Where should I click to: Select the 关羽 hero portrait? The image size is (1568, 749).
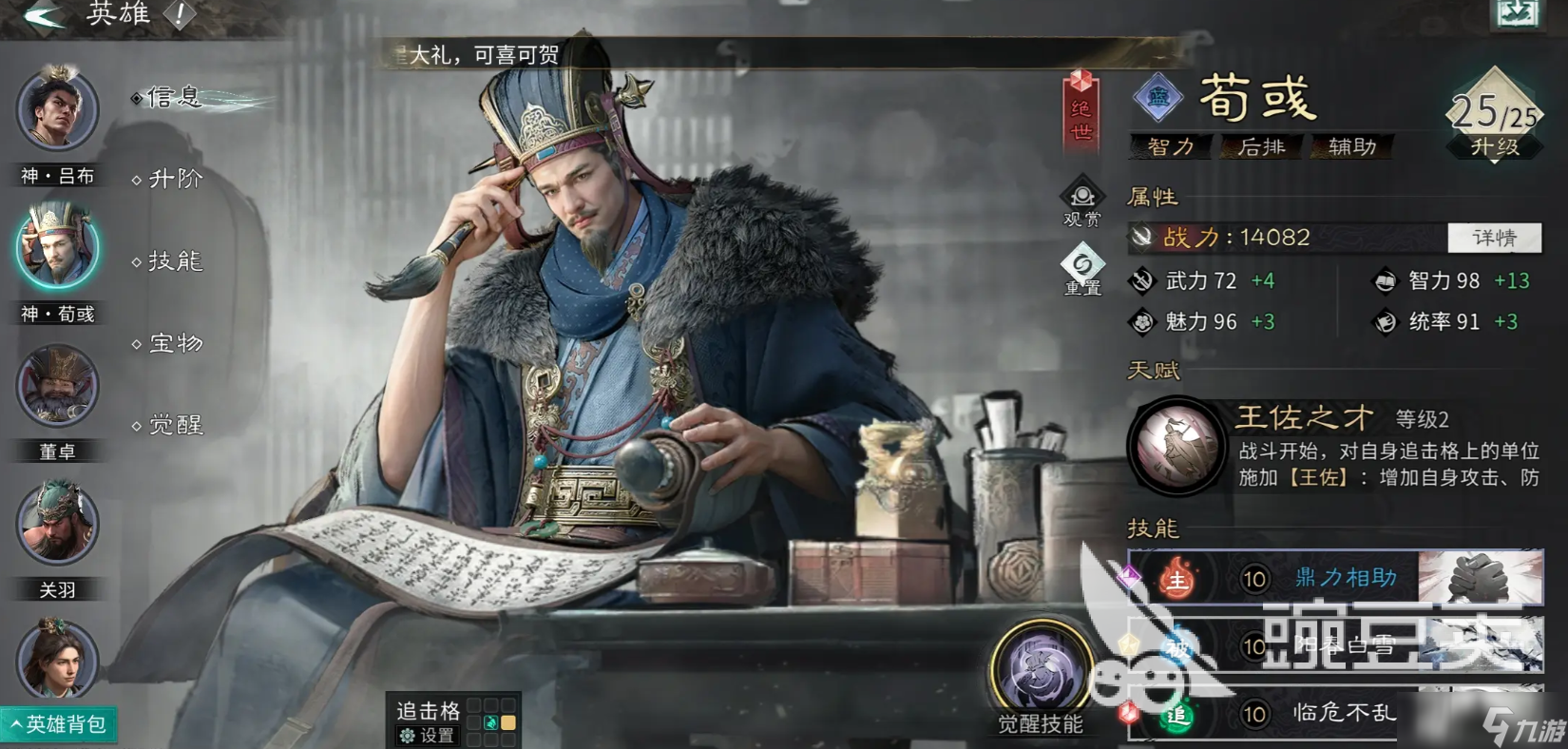click(57, 523)
